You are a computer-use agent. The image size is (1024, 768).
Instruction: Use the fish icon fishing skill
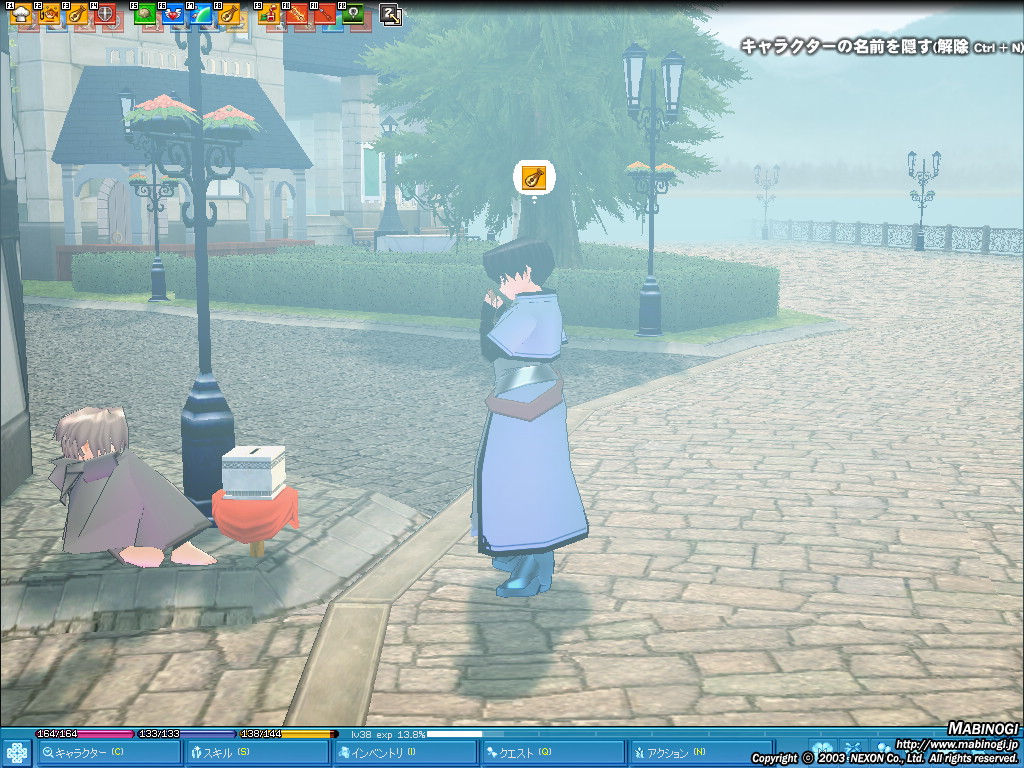coord(48,15)
